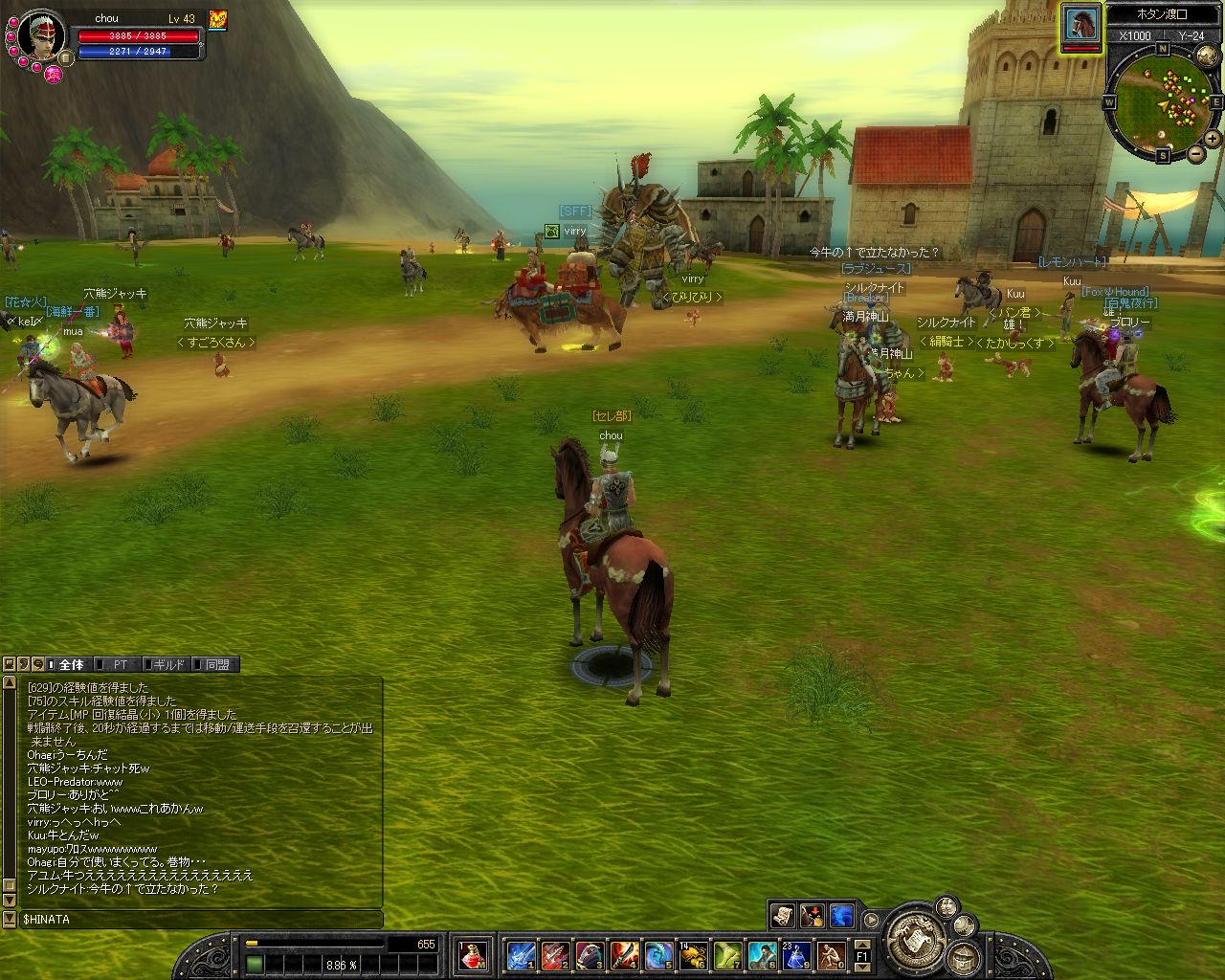Focus the chat input field
This screenshot has height=980, width=1225.
(201, 919)
